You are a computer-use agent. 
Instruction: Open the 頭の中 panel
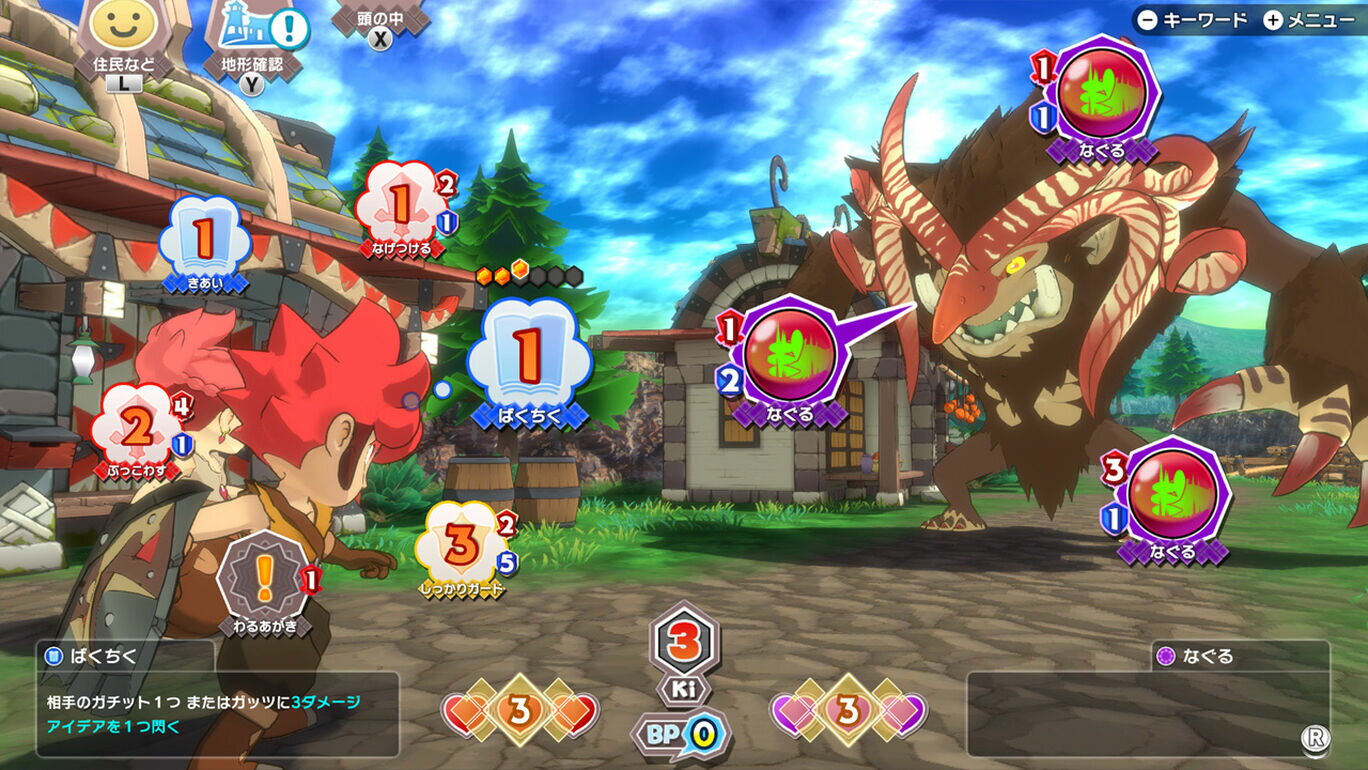[x=379, y=20]
